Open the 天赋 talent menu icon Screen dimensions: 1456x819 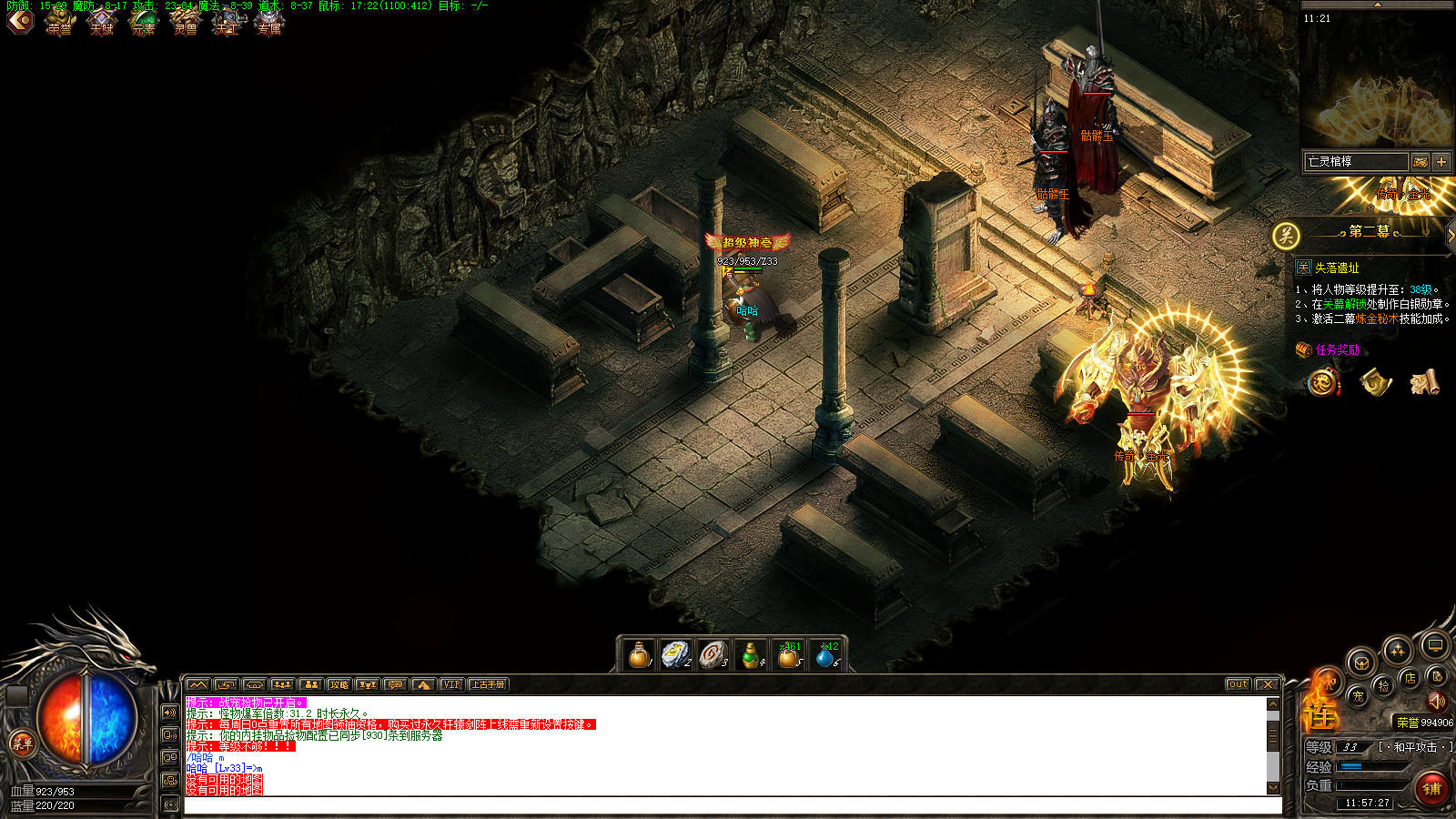point(102,22)
